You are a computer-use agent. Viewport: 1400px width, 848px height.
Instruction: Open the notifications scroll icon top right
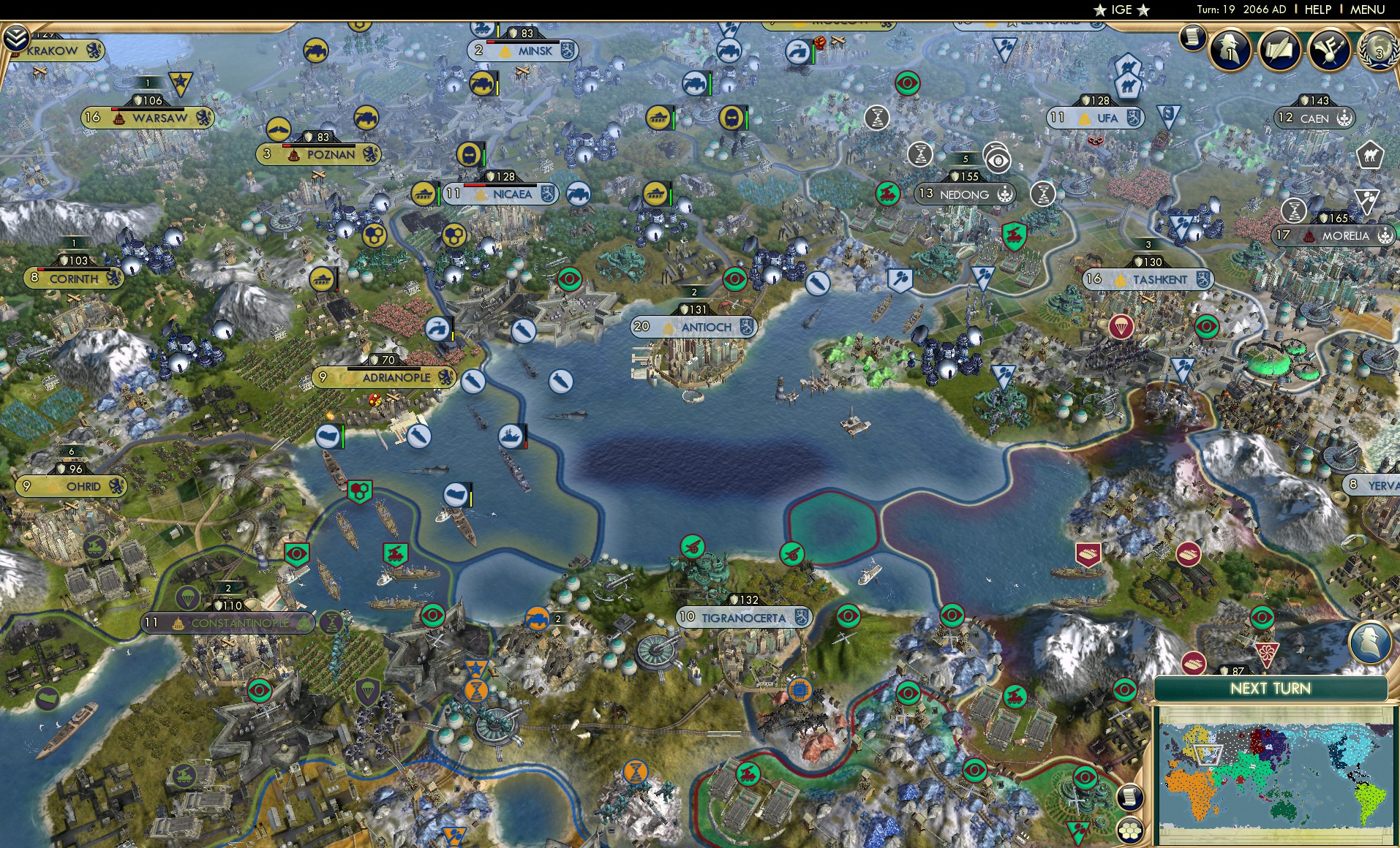click(x=1192, y=37)
